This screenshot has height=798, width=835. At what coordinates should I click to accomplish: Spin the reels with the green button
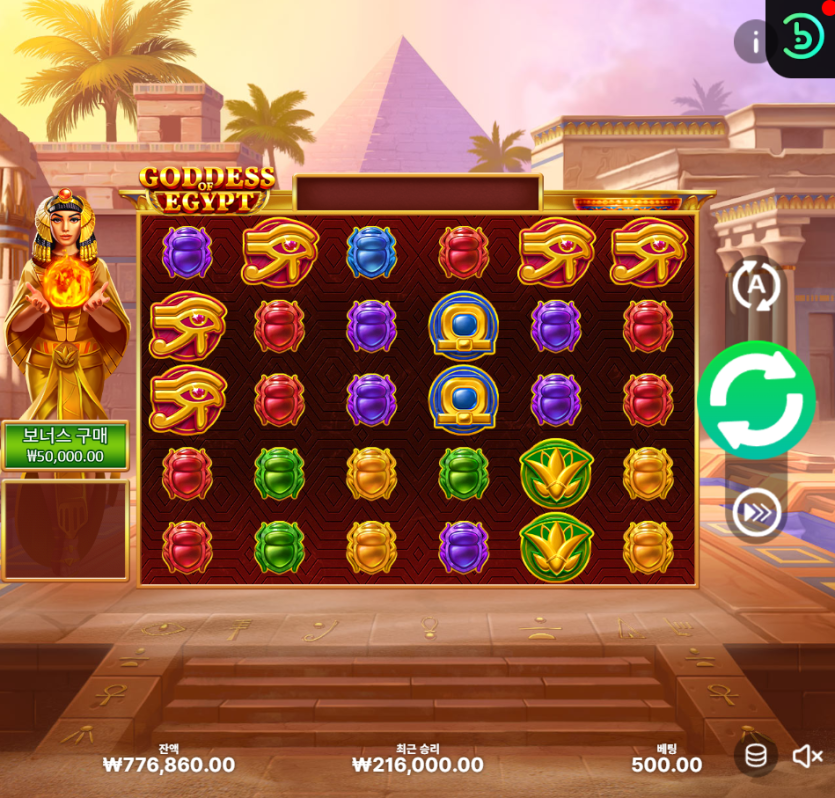click(x=756, y=400)
